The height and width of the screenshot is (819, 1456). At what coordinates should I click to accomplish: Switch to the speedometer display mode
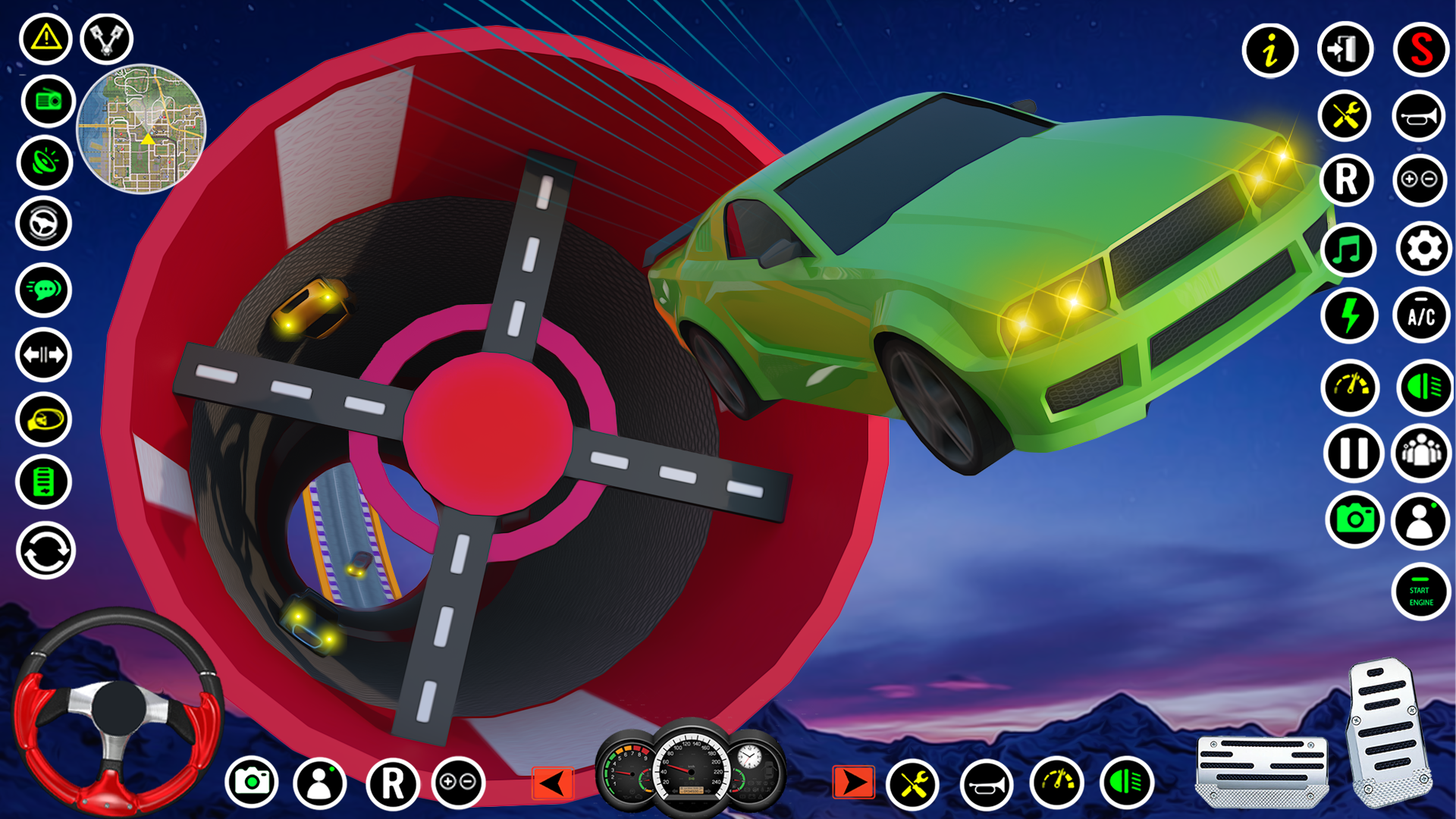tap(1350, 387)
